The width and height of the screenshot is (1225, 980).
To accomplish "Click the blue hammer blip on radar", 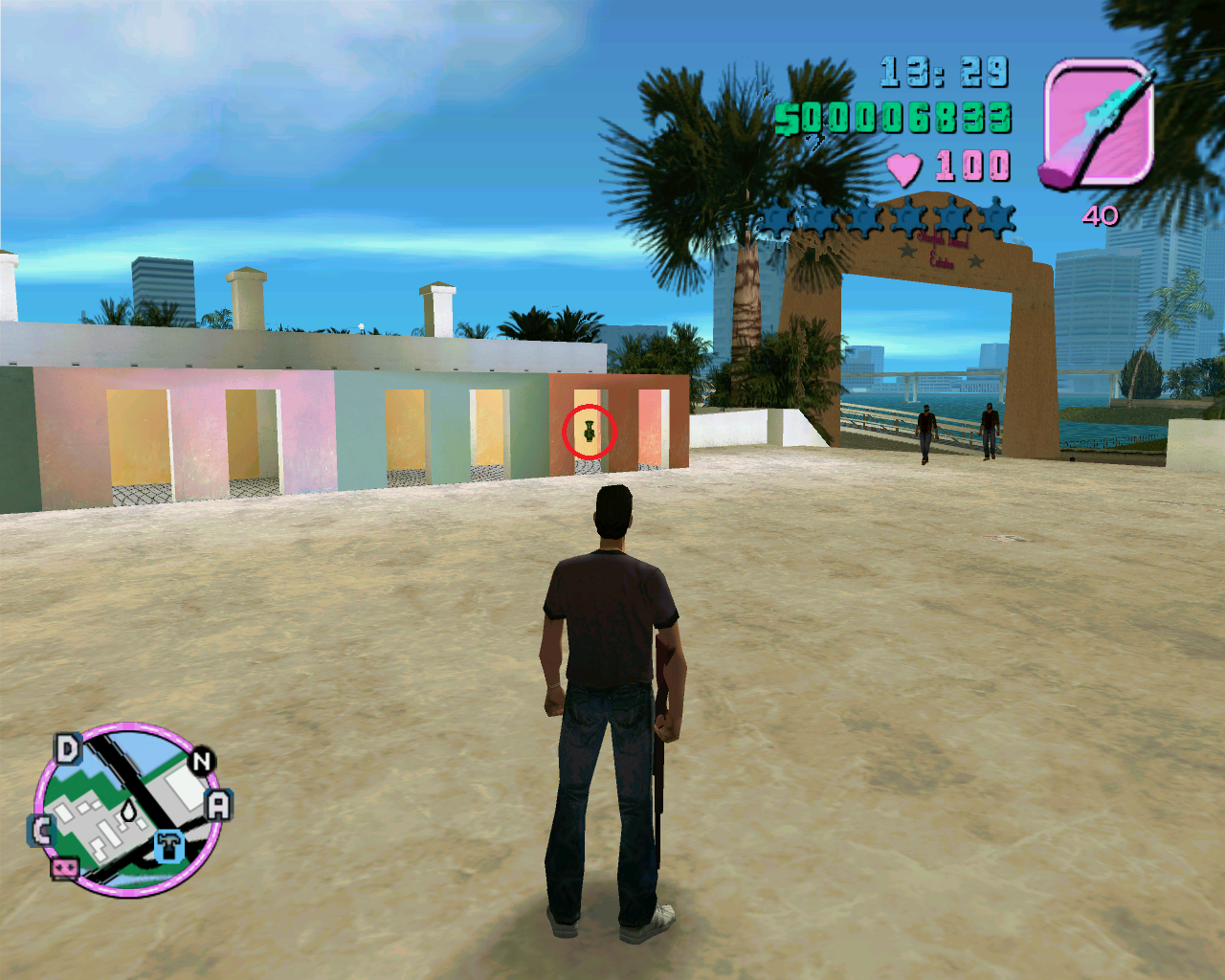I will point(169,845).
